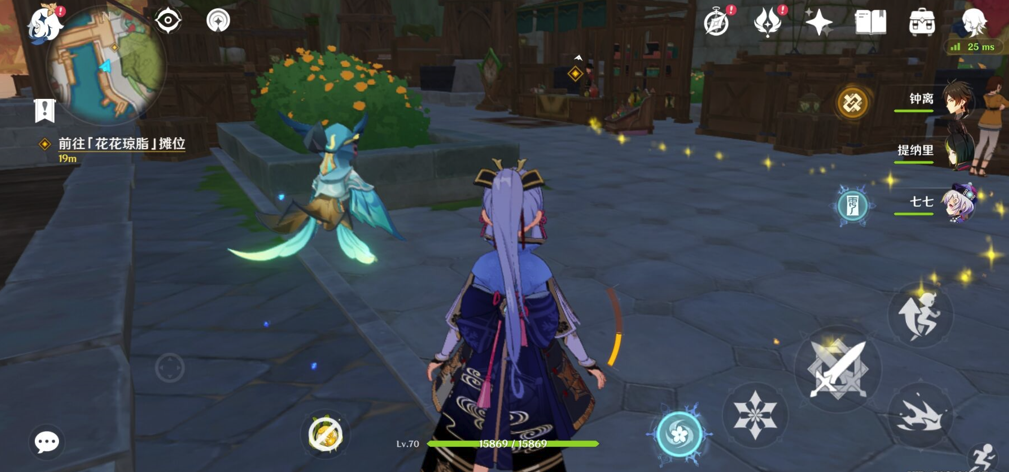Open the chat speech bubble
The image size is (1009, 472).
pyautogui.click(x=47, y=441)
